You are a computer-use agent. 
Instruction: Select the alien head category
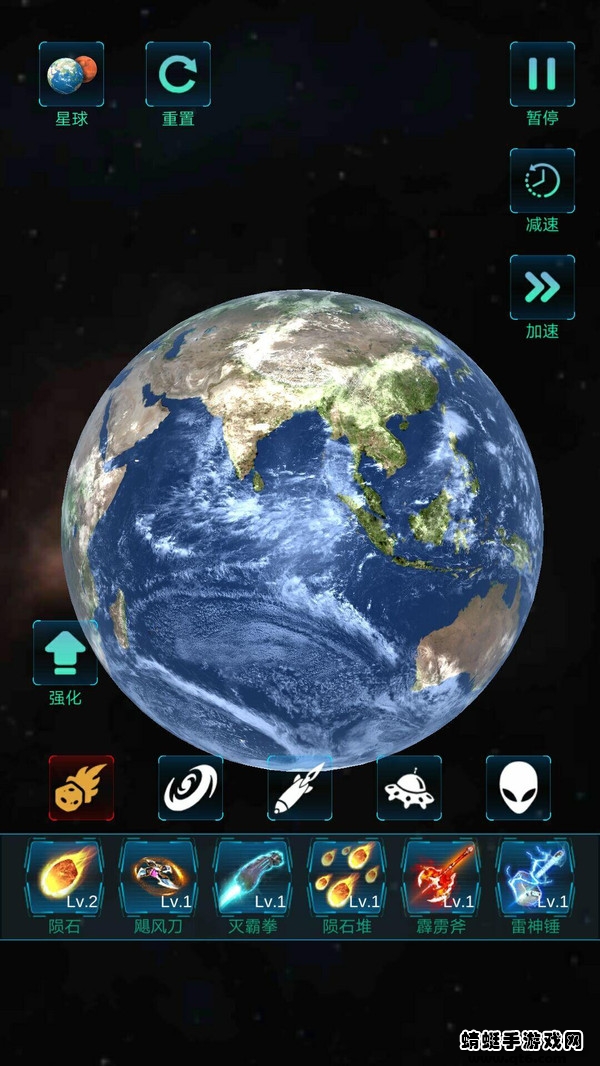[x=518, y=788]
